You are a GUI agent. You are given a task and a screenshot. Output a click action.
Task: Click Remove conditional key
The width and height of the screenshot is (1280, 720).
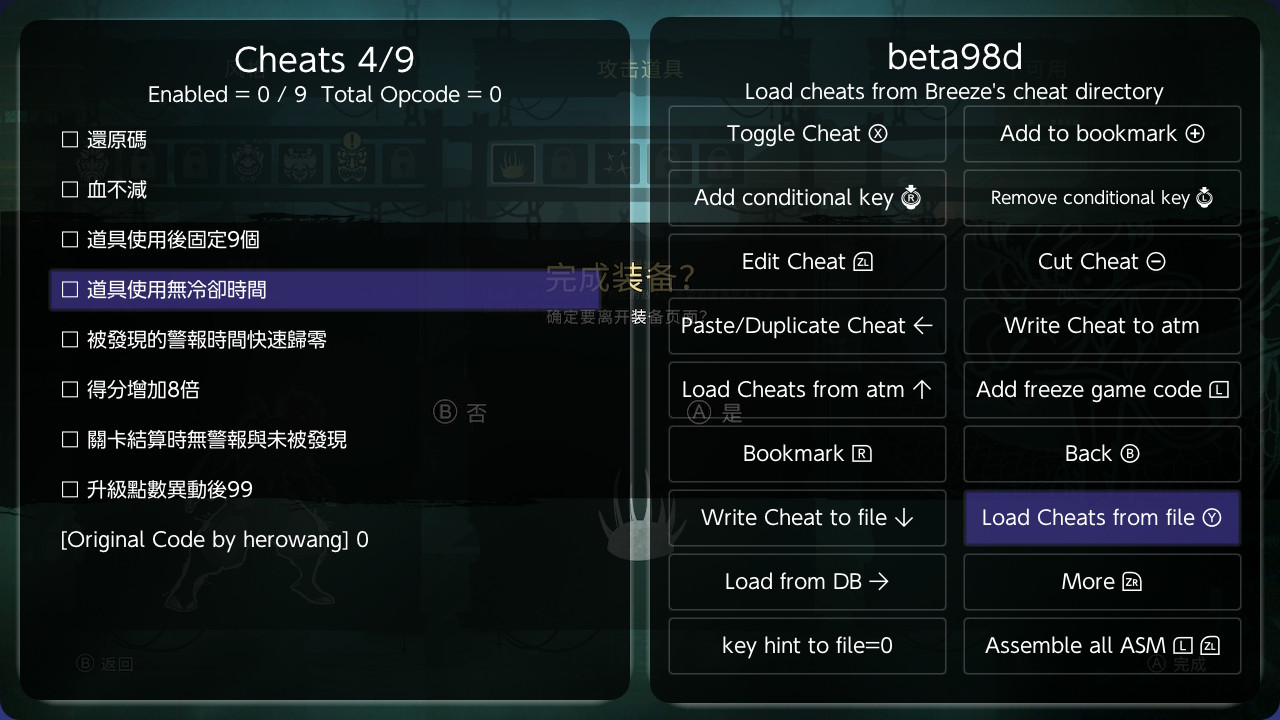coord(1102,197)
